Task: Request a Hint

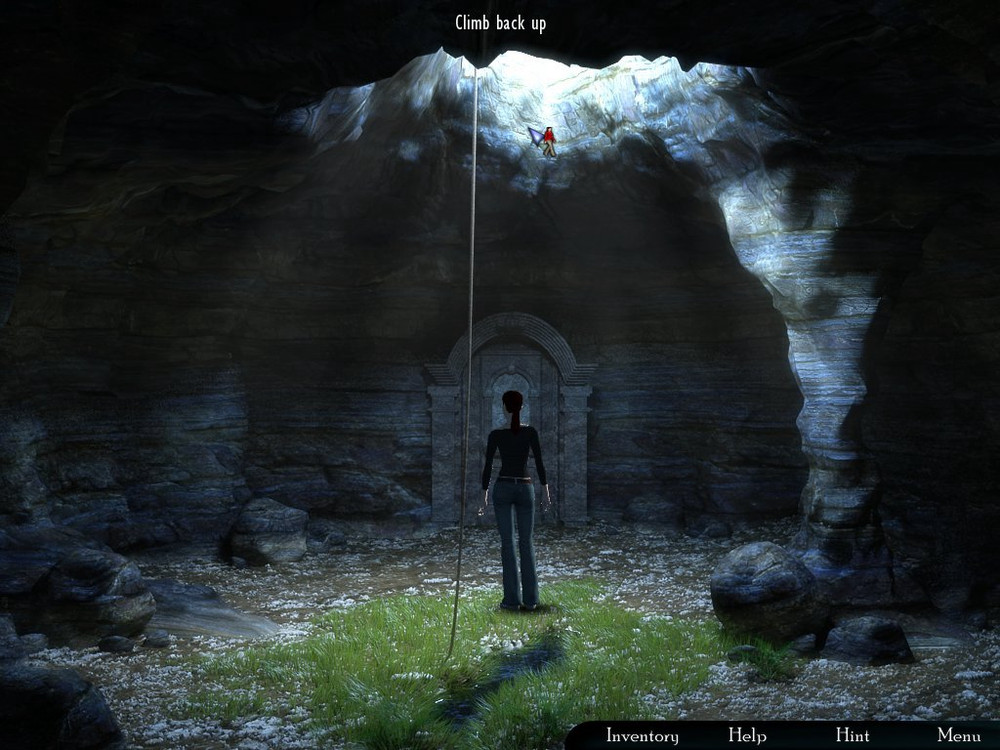Action: [x=852, y=736]
